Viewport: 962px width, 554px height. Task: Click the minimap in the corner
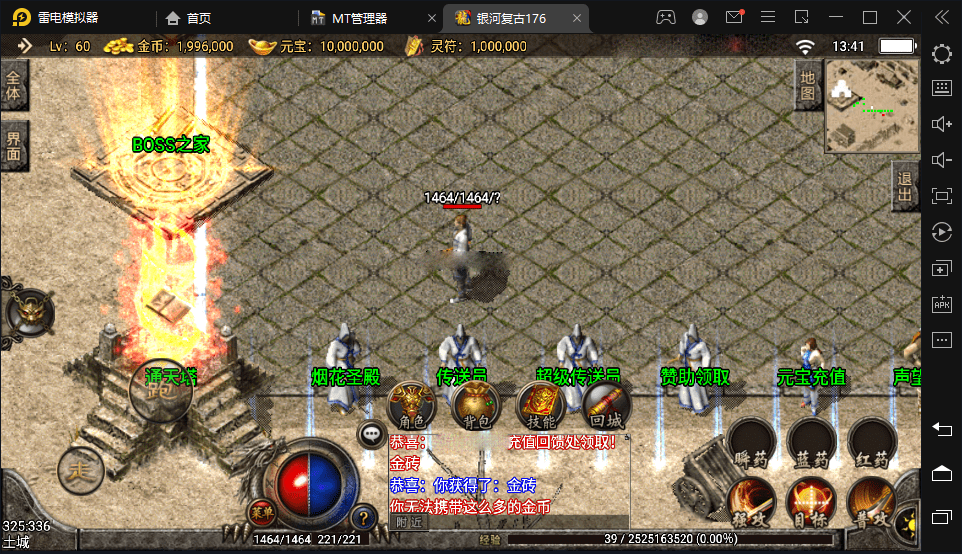[x=872, y=105]
